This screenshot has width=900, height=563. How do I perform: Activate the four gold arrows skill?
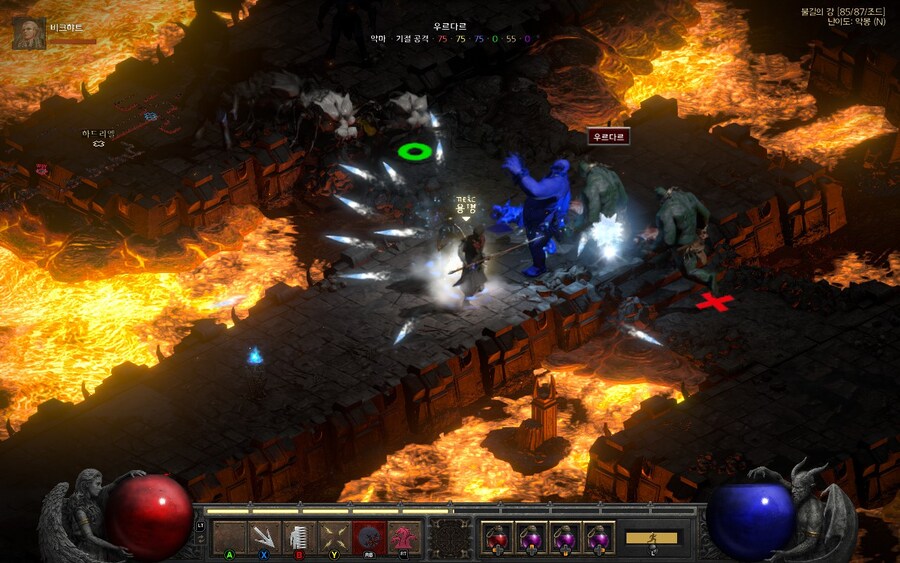(334, 537)
